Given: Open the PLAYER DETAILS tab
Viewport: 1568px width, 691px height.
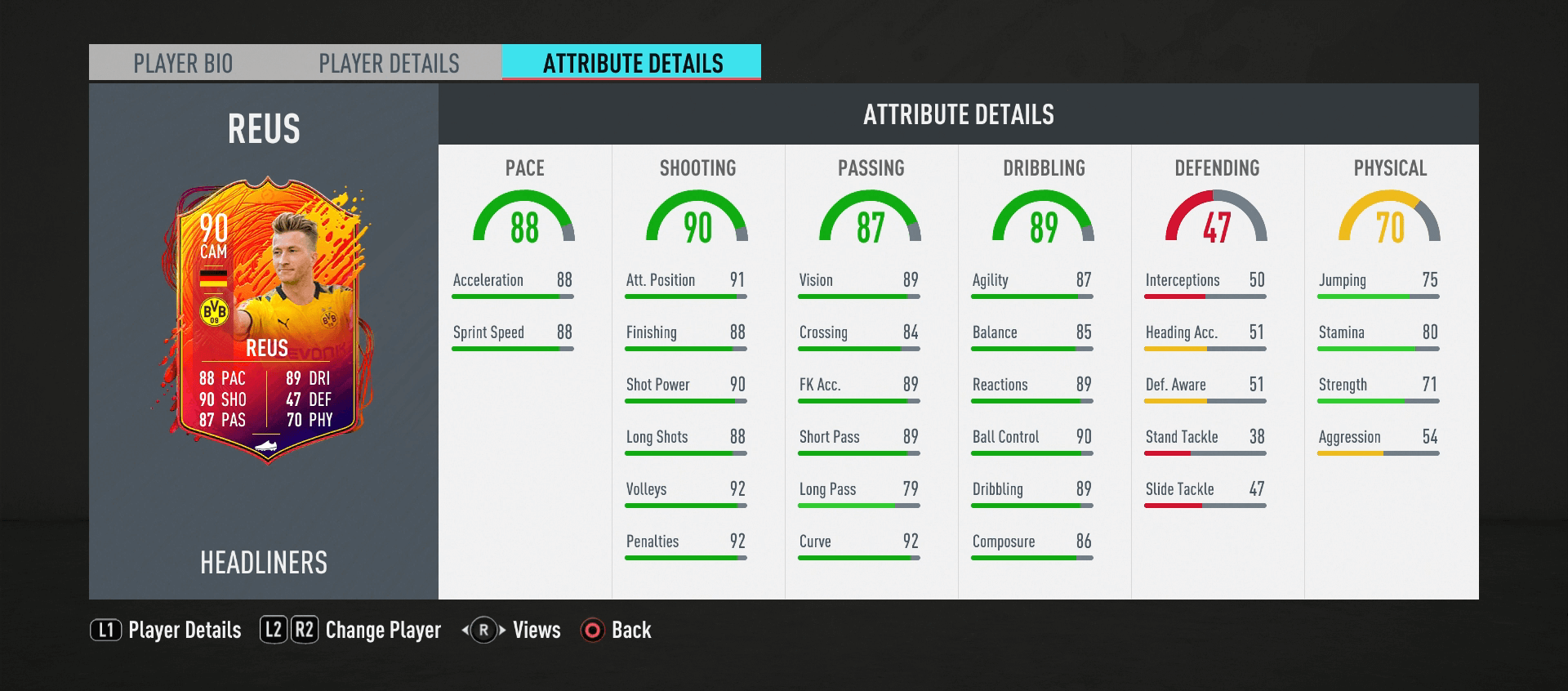Looking at the screenshot, I should pos(390,61).
